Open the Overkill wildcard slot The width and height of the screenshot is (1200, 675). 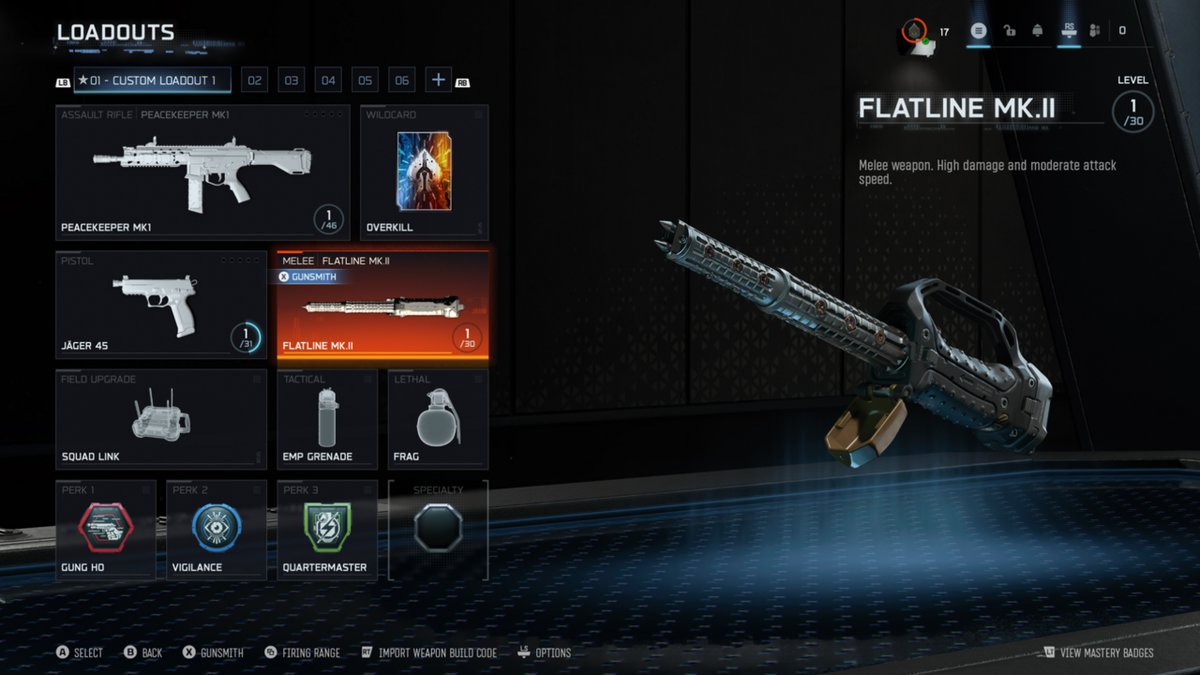424,171
